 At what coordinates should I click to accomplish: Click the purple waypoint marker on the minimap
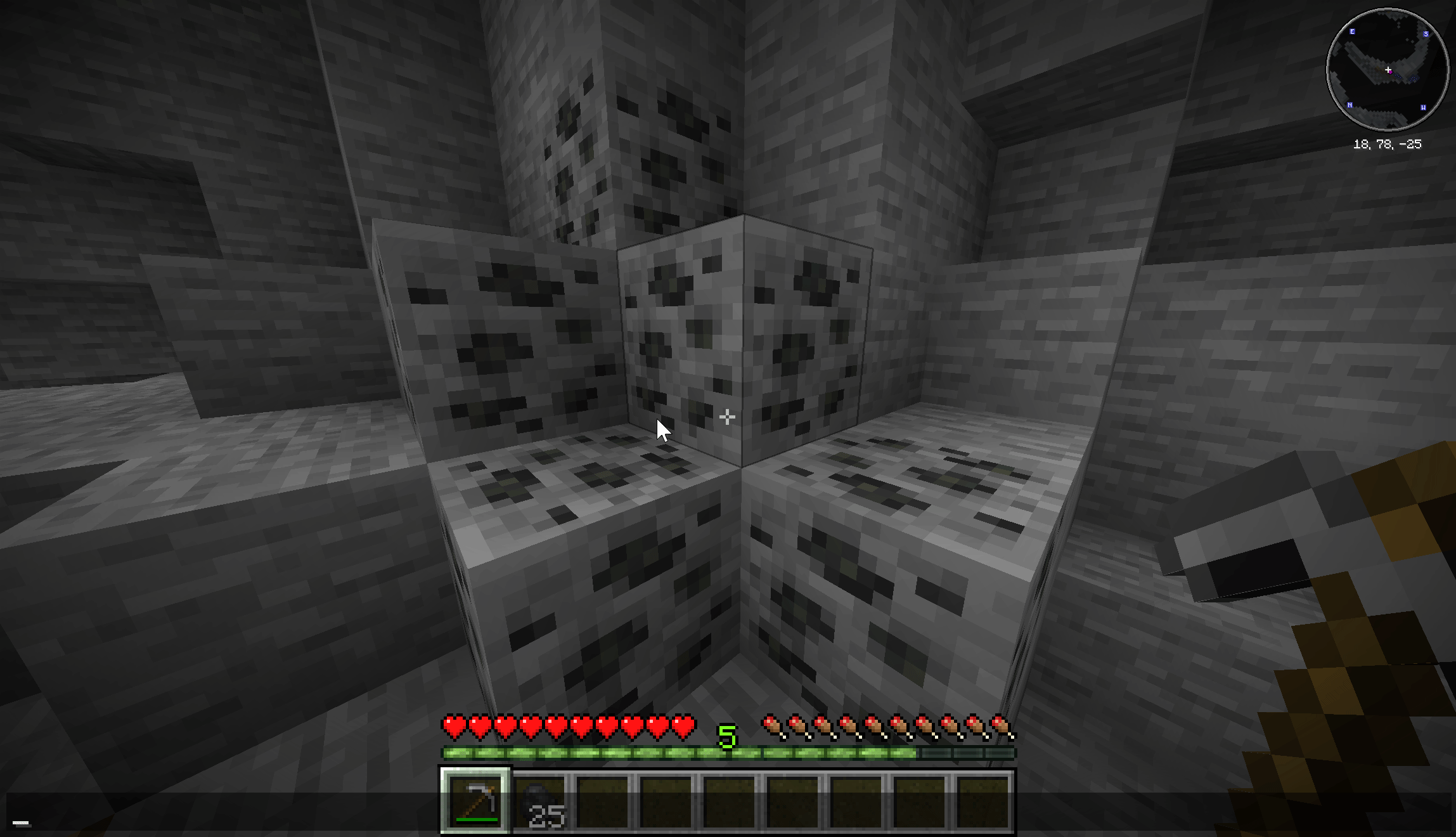tap(1391, 72)
